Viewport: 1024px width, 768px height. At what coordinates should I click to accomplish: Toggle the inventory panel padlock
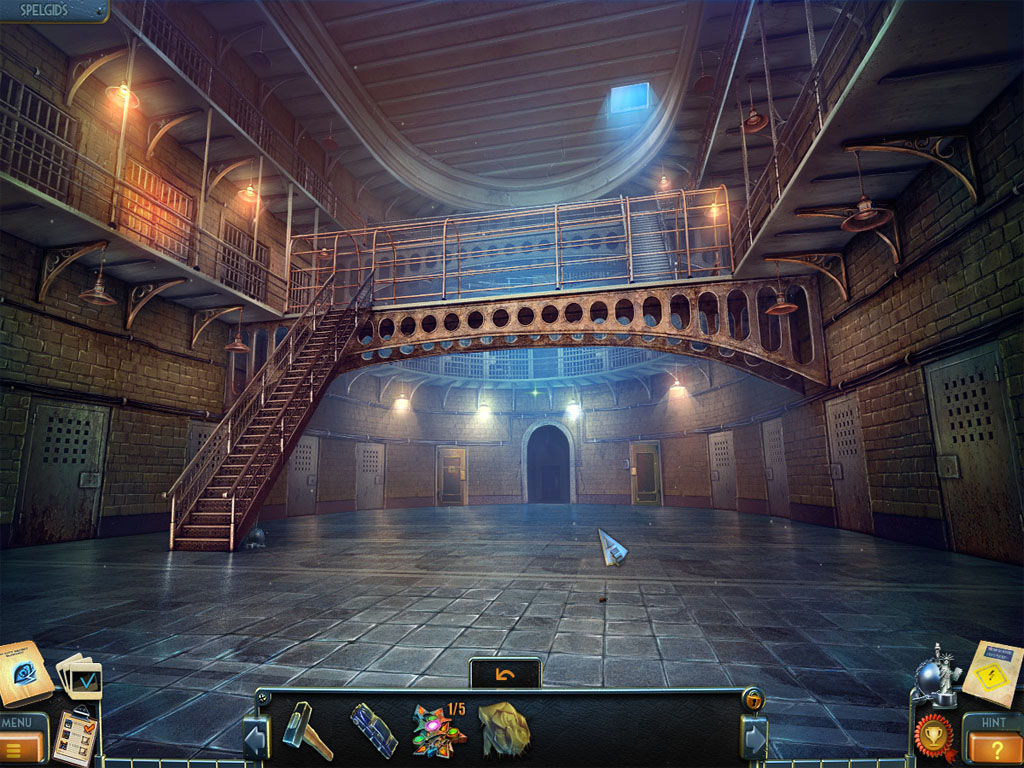tap(753, 699)
